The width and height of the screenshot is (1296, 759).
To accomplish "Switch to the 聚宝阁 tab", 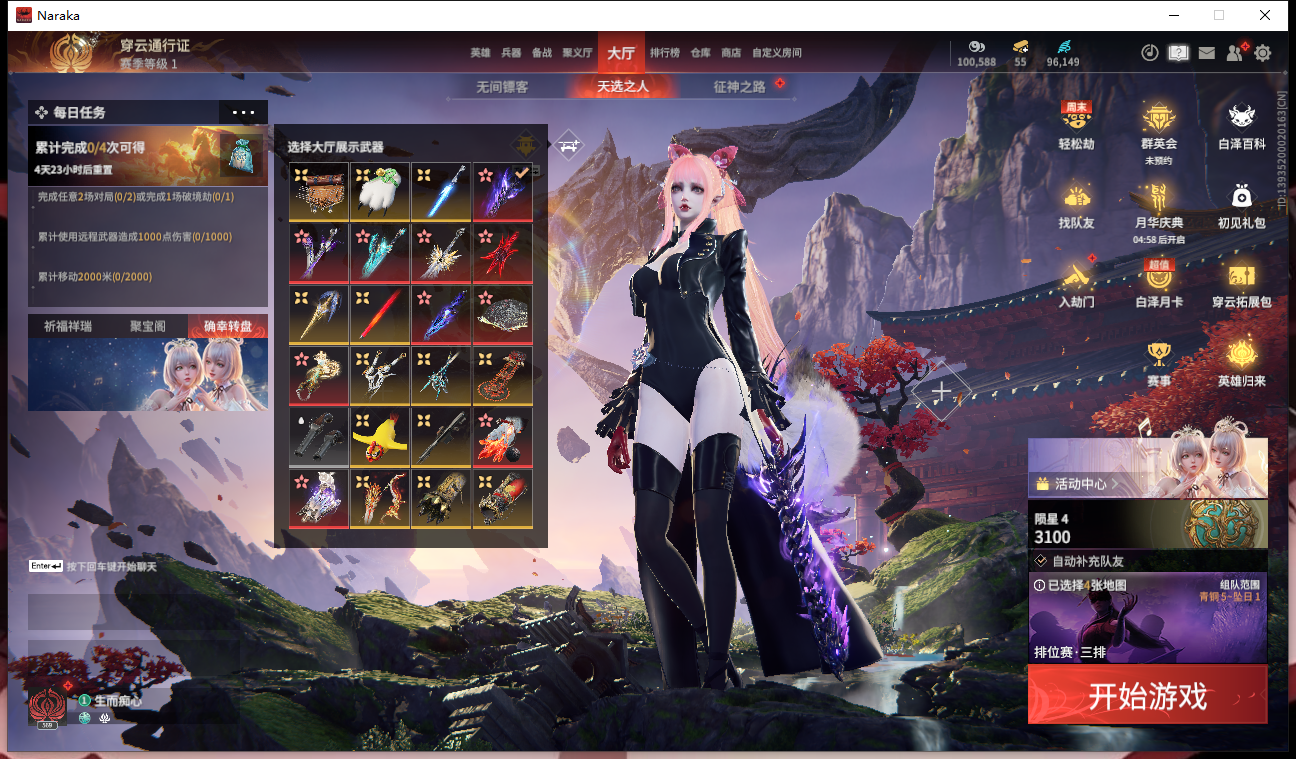I will coord(148,326).
